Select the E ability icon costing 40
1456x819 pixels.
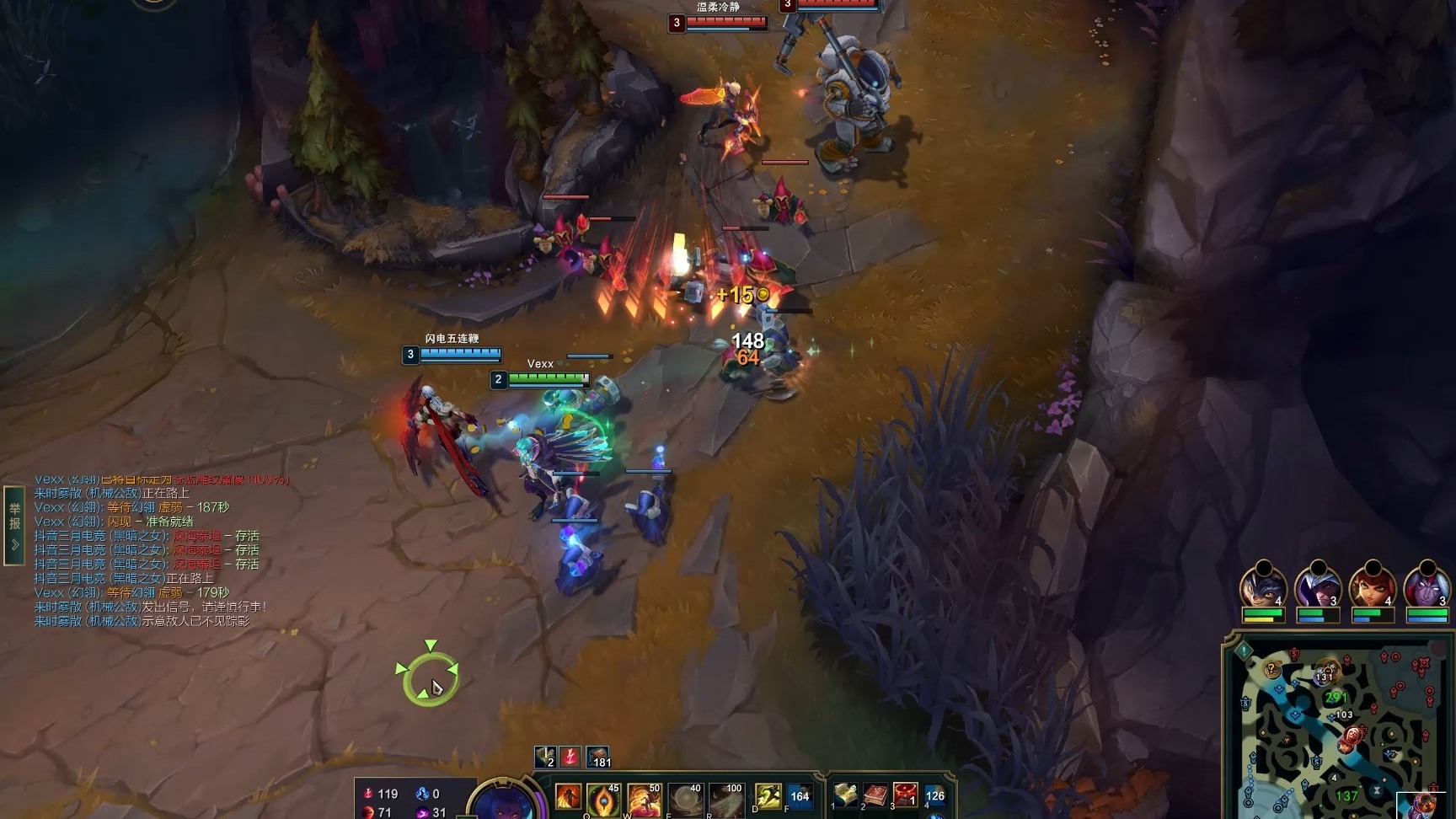click(685, 799)
